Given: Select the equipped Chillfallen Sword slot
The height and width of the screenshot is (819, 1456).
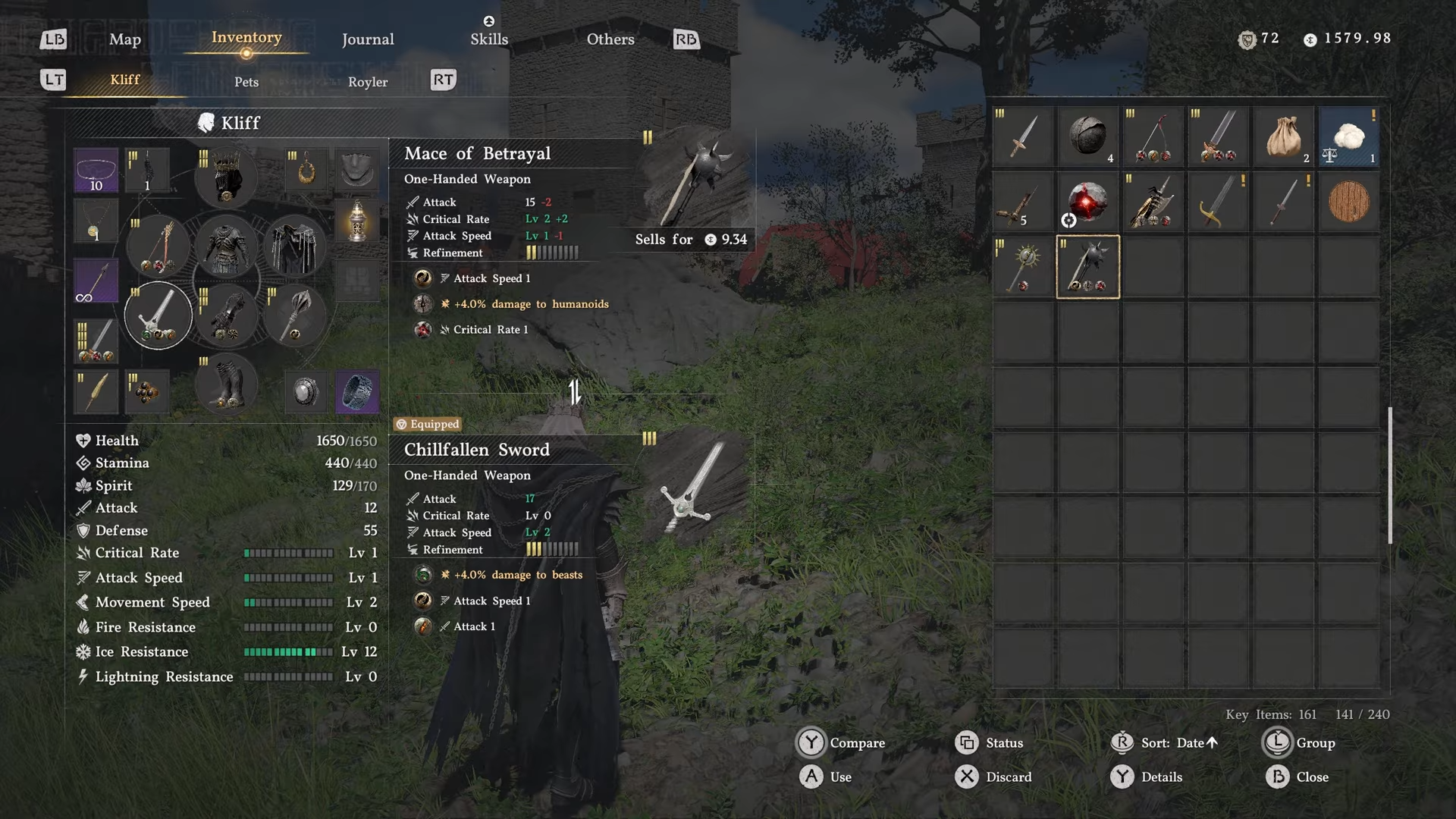Looking at the screenshot, I should (158, 315).
